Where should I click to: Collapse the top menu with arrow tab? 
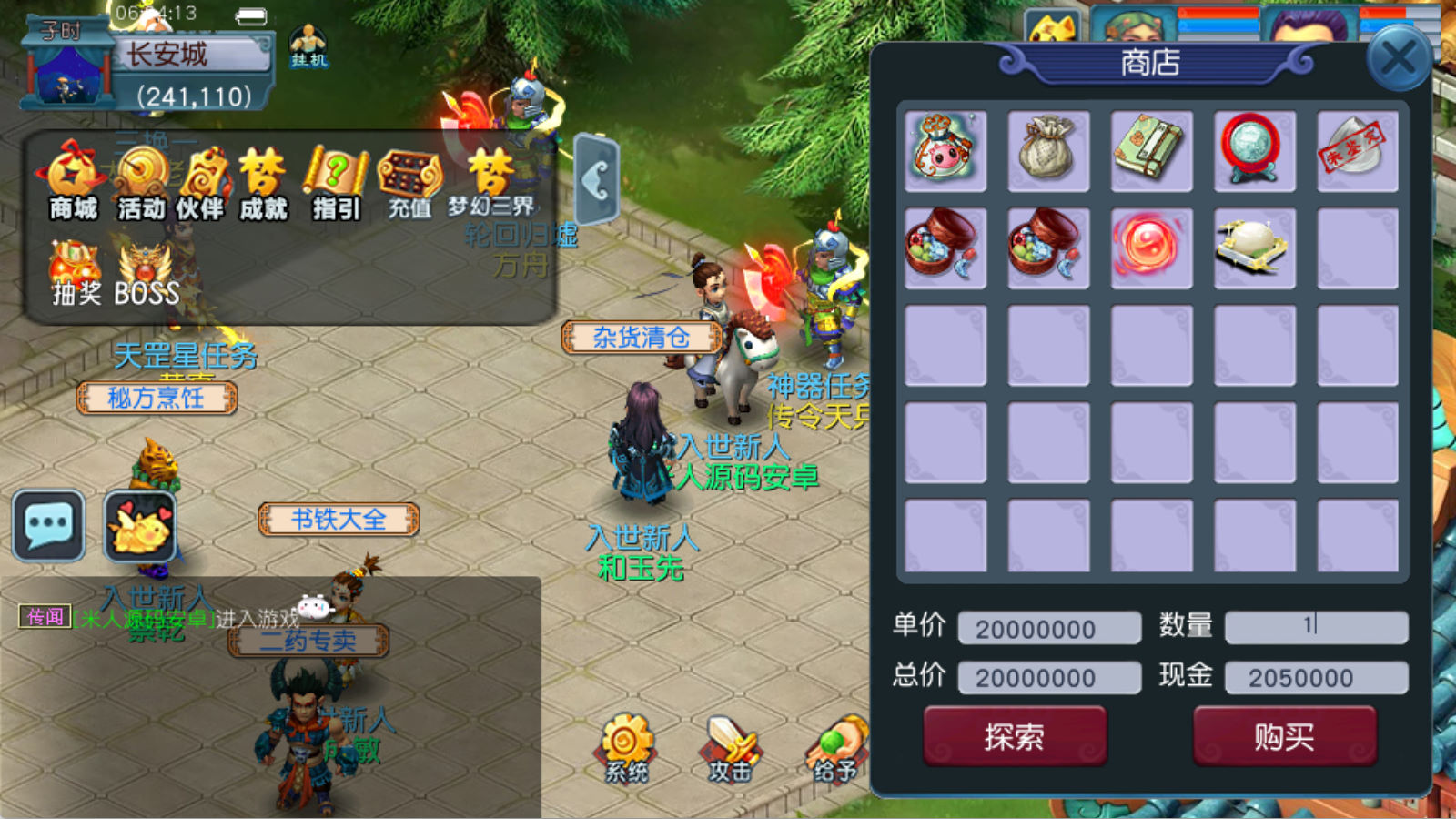597,180
